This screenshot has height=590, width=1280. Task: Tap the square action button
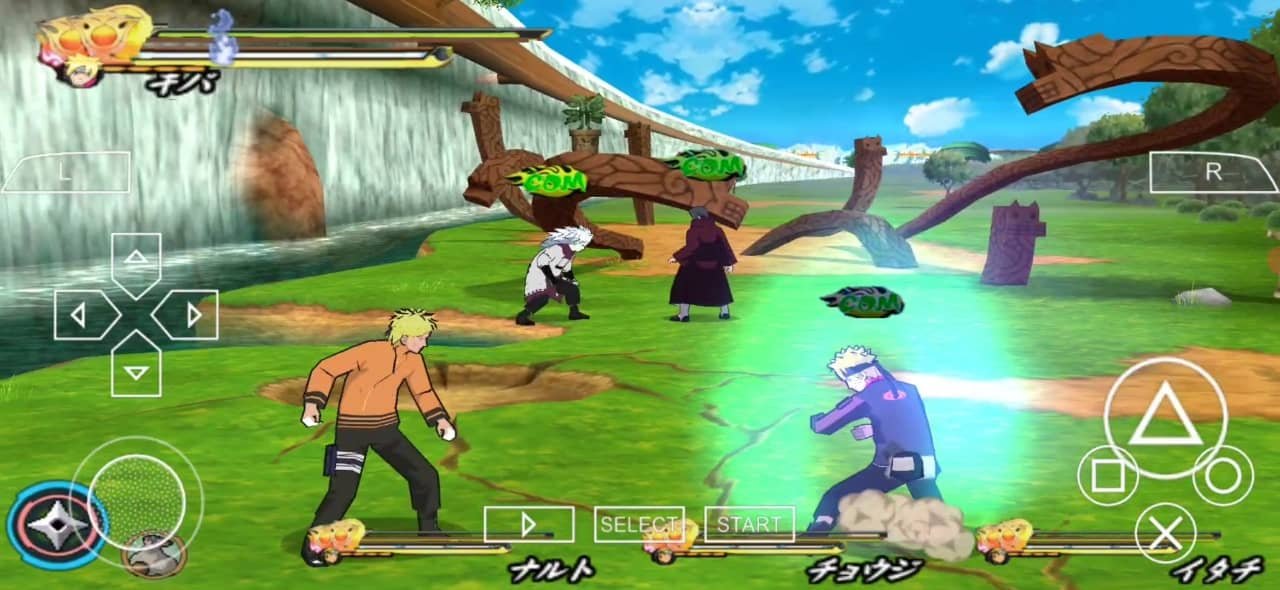point(1108,476)
